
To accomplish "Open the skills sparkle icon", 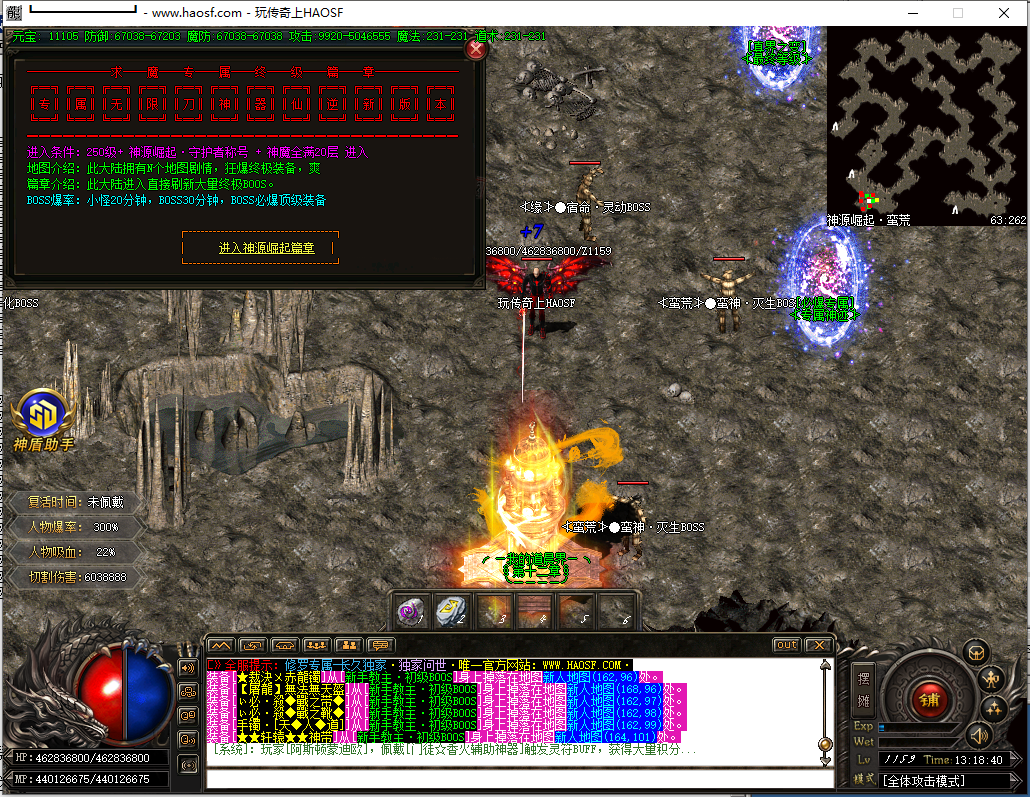I will point(994,709).
